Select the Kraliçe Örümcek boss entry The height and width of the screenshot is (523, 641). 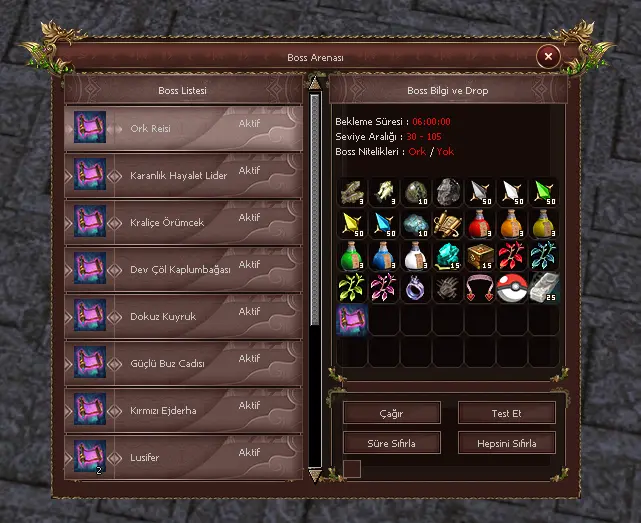(x=183, y=223)
